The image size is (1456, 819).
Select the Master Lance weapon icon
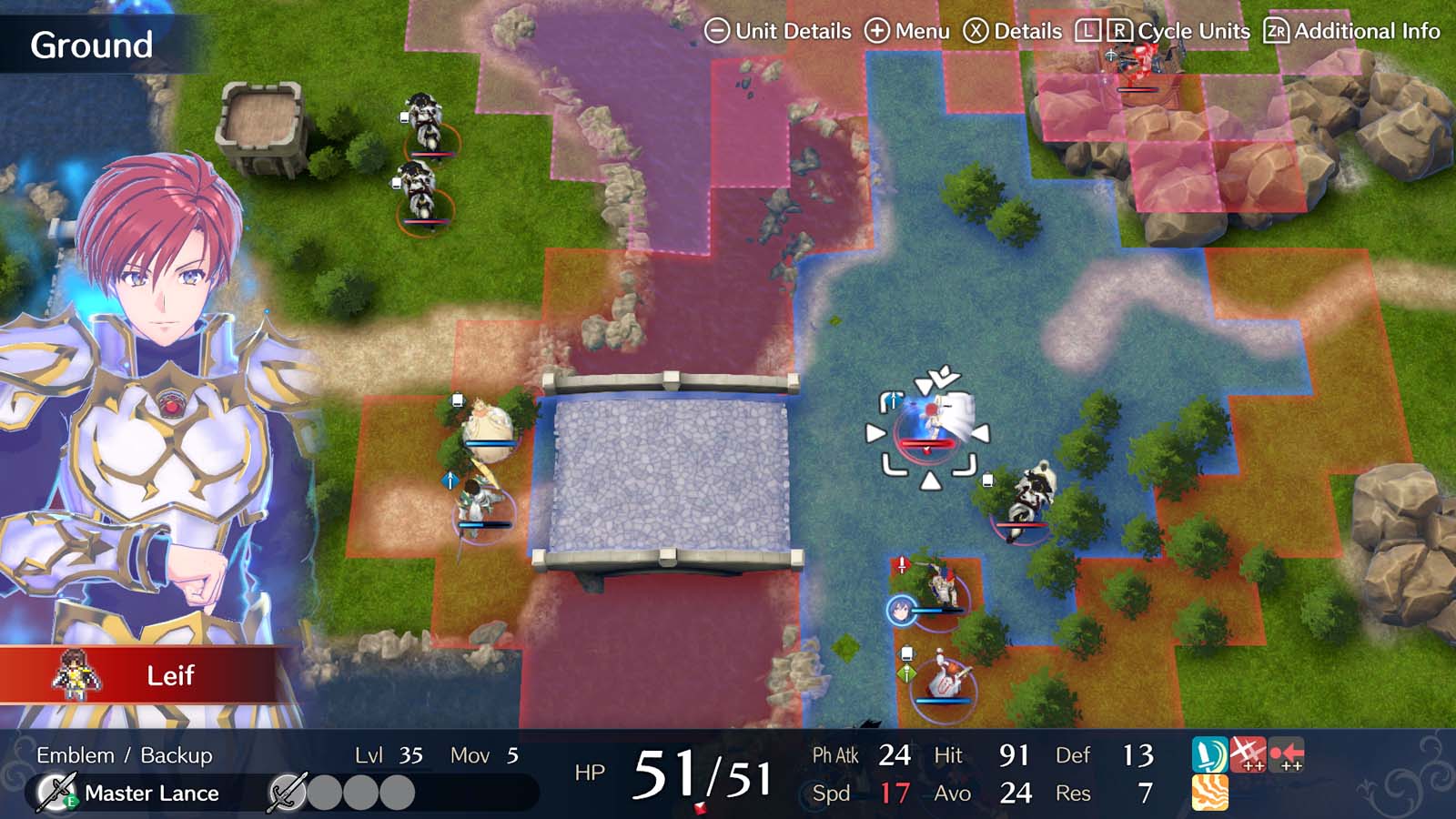pyautogui.click(x=56, y=792)
